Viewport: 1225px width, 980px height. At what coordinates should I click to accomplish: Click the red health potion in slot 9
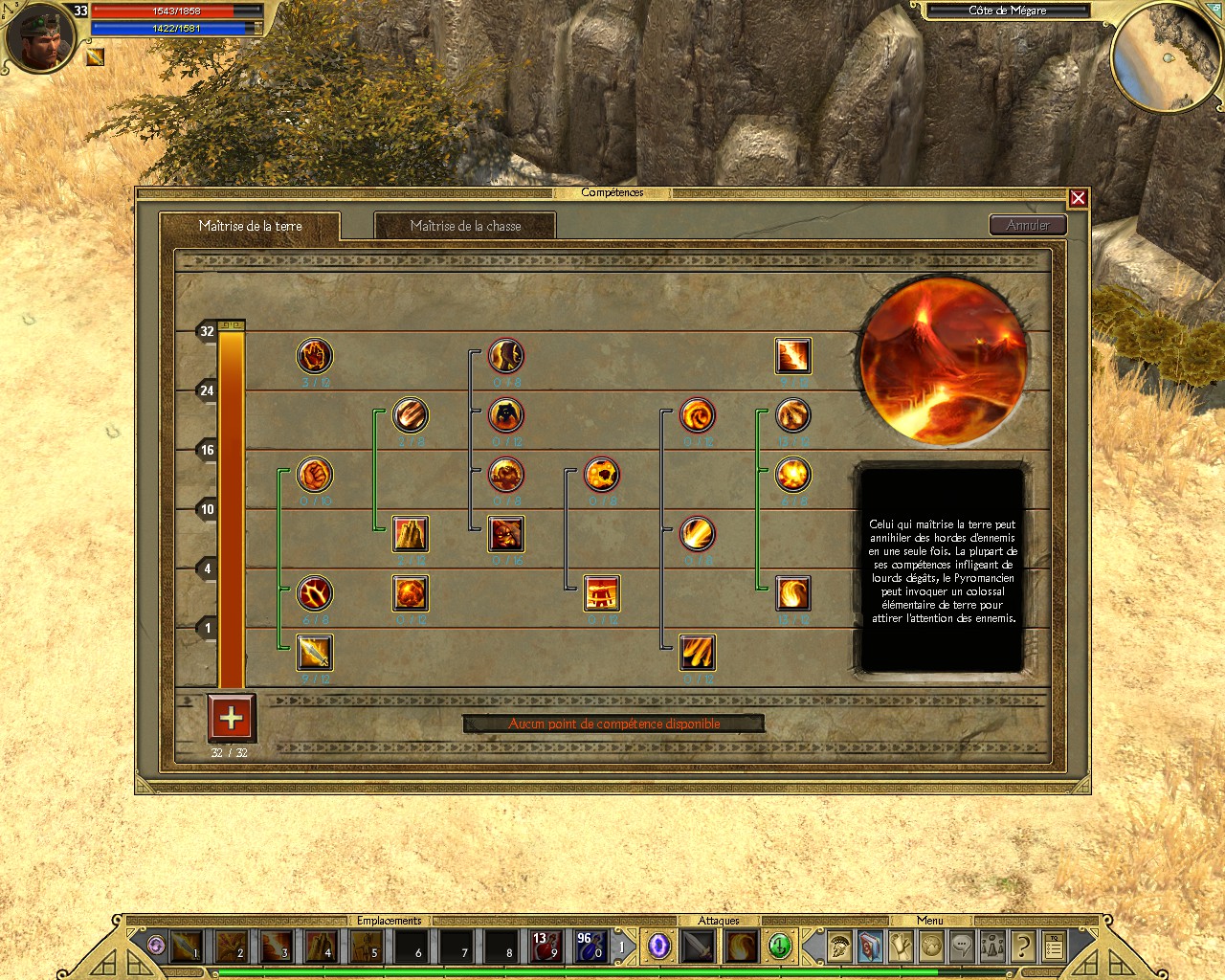point(548,946)
